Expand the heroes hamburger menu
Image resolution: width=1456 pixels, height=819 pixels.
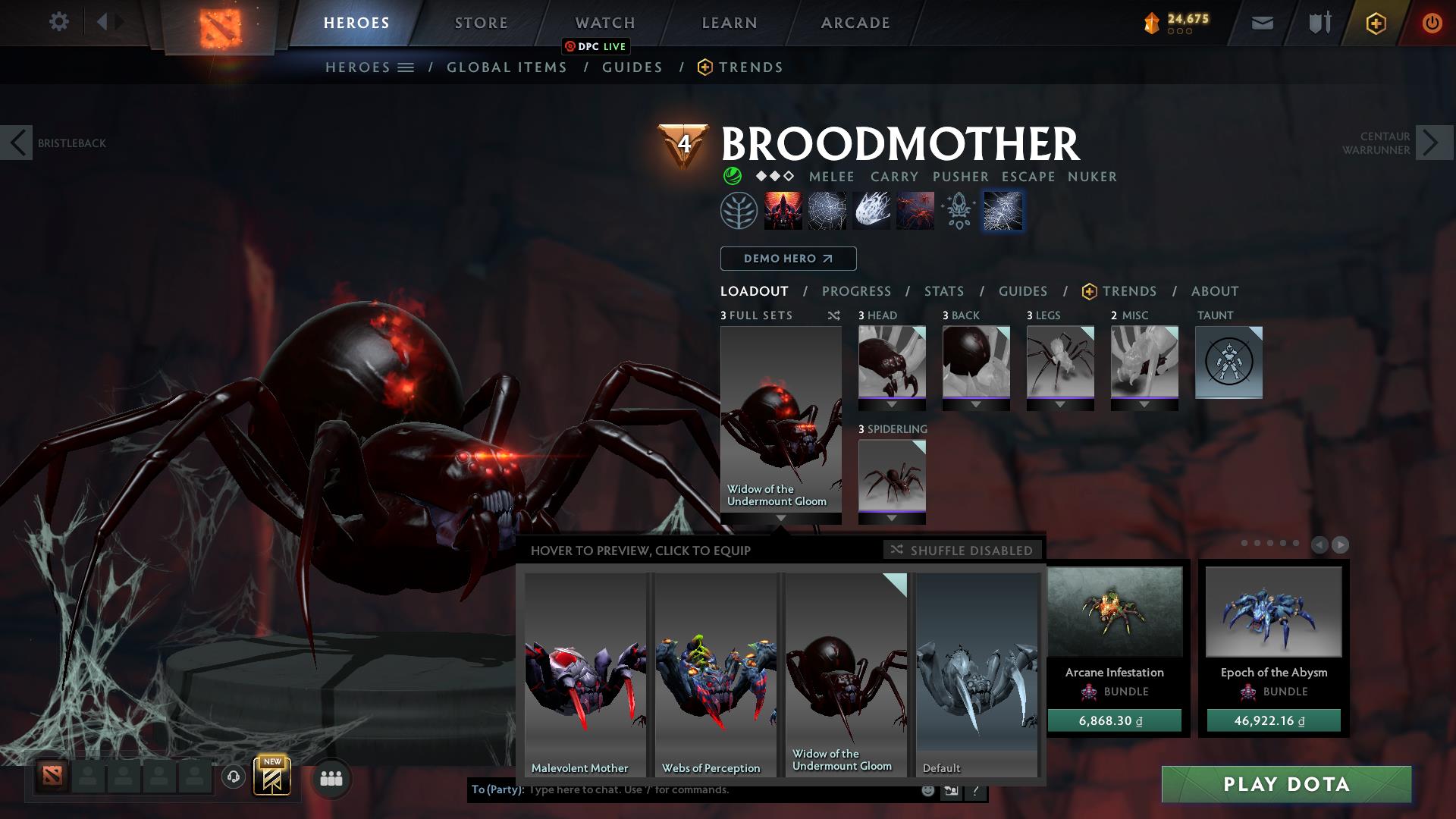point(406,67)
